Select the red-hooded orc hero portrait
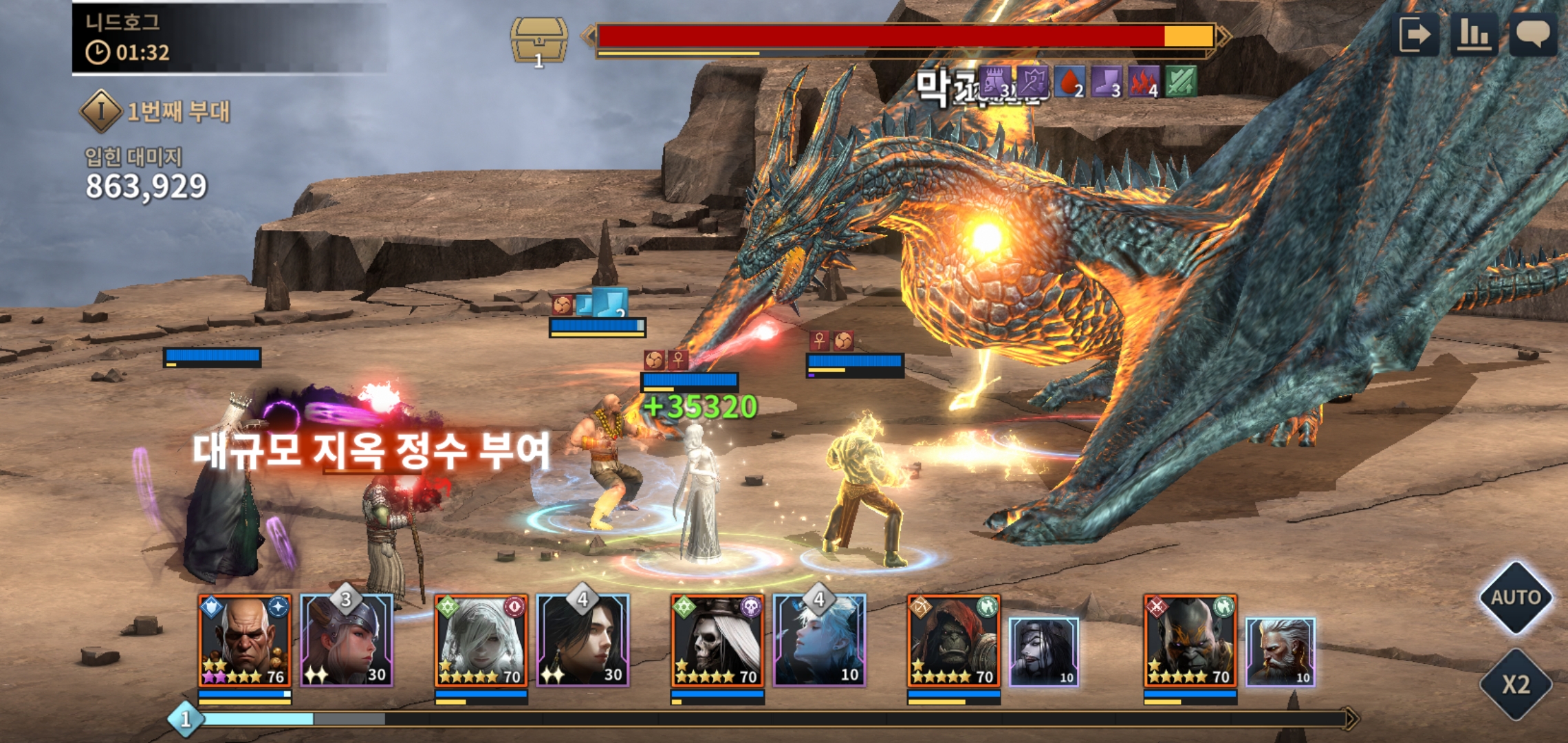Image resolution: width=1568 pixels, height=743 pixels. click(x=953, y=641)
